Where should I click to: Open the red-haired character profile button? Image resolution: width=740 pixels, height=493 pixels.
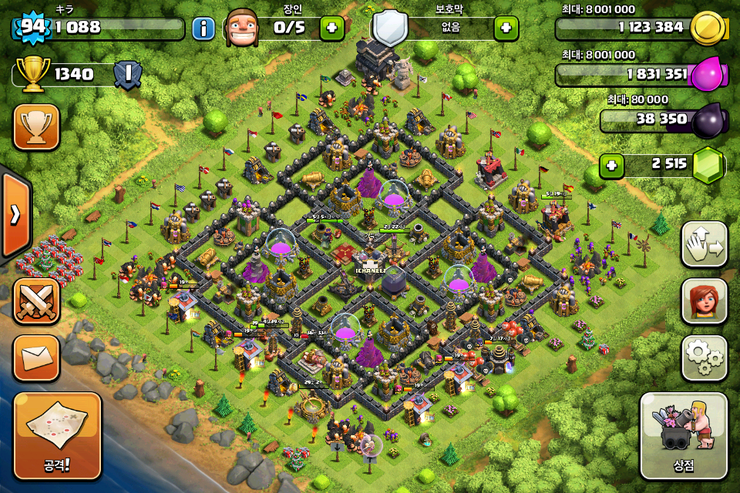point(704,301)
